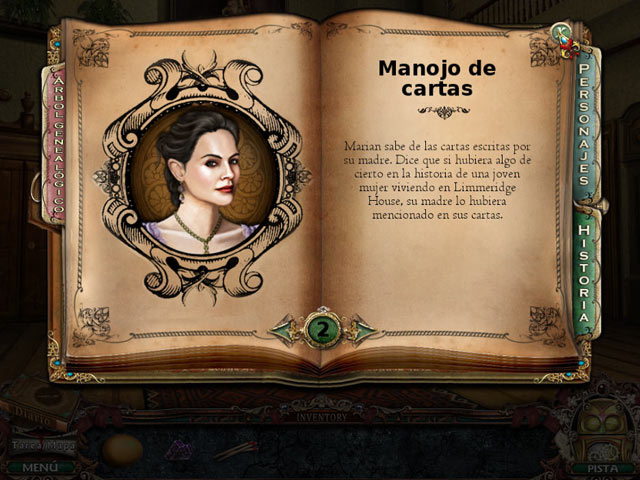Viewport: 640px width, 480px height.
Task: Go to the previous journal page
Action: (285, 330)
